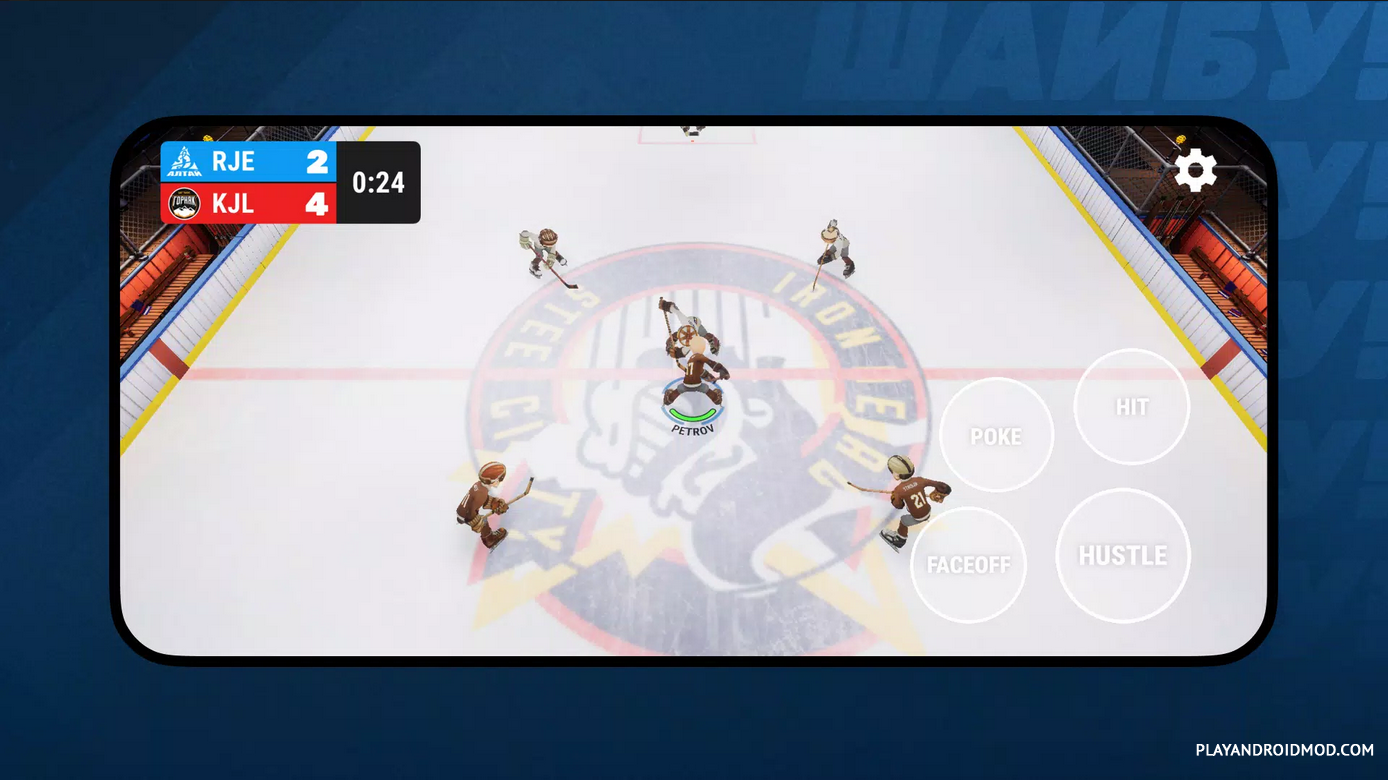
Task: Open settings via the gear icon
Action: [1194, 171]
